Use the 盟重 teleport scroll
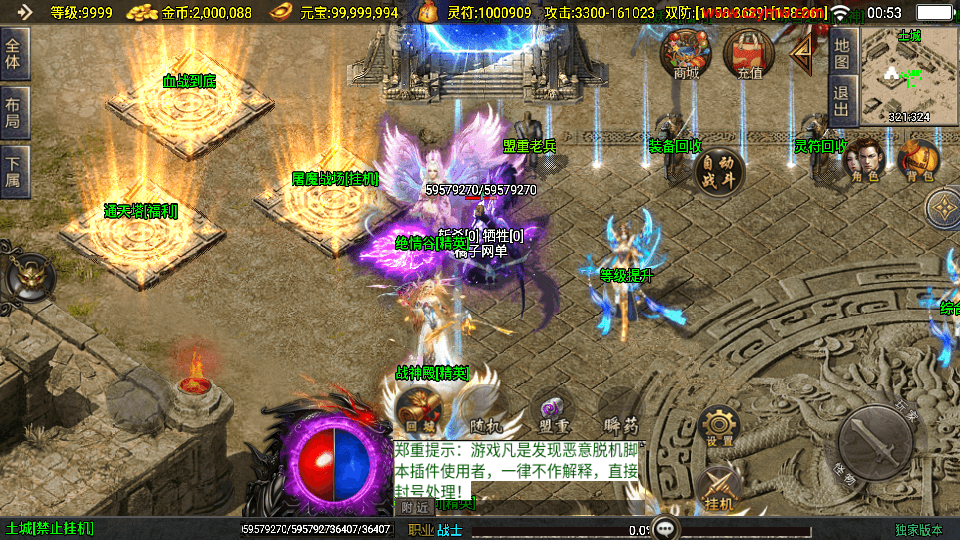Screen dimensions: 960x540 pos(553,412)
